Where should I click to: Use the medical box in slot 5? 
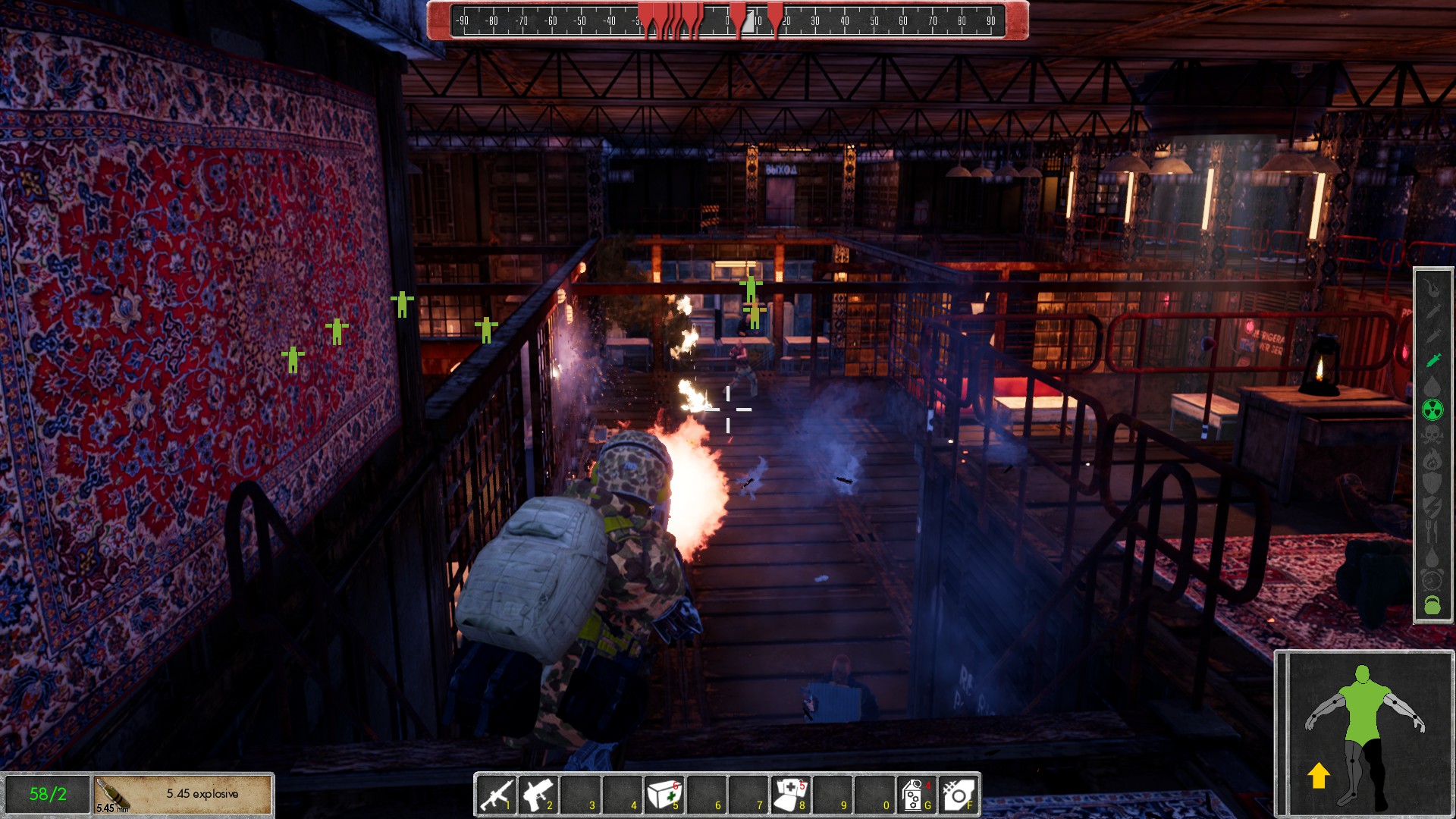(664, 794)
